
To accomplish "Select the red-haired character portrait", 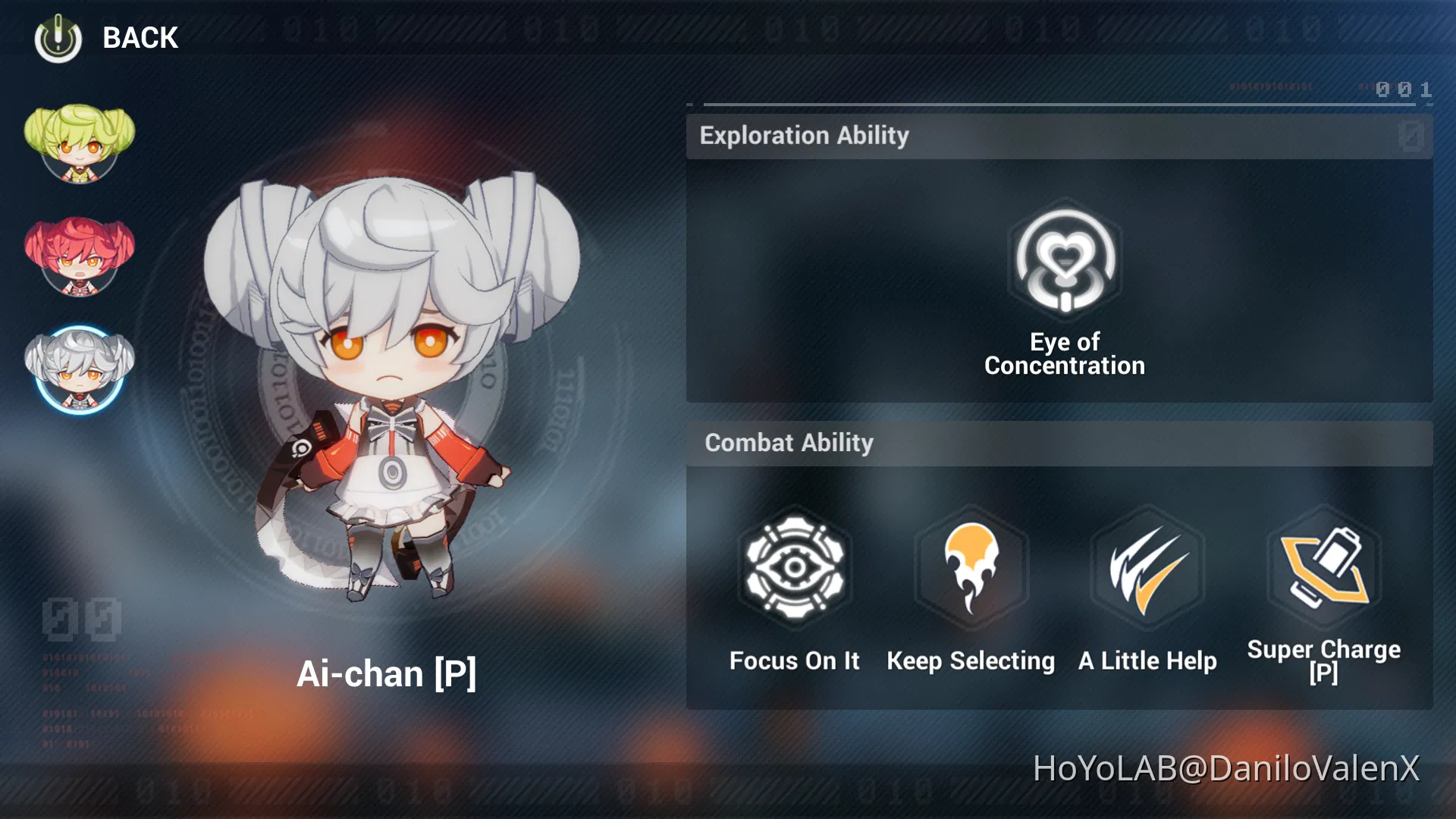I will 81,256.
